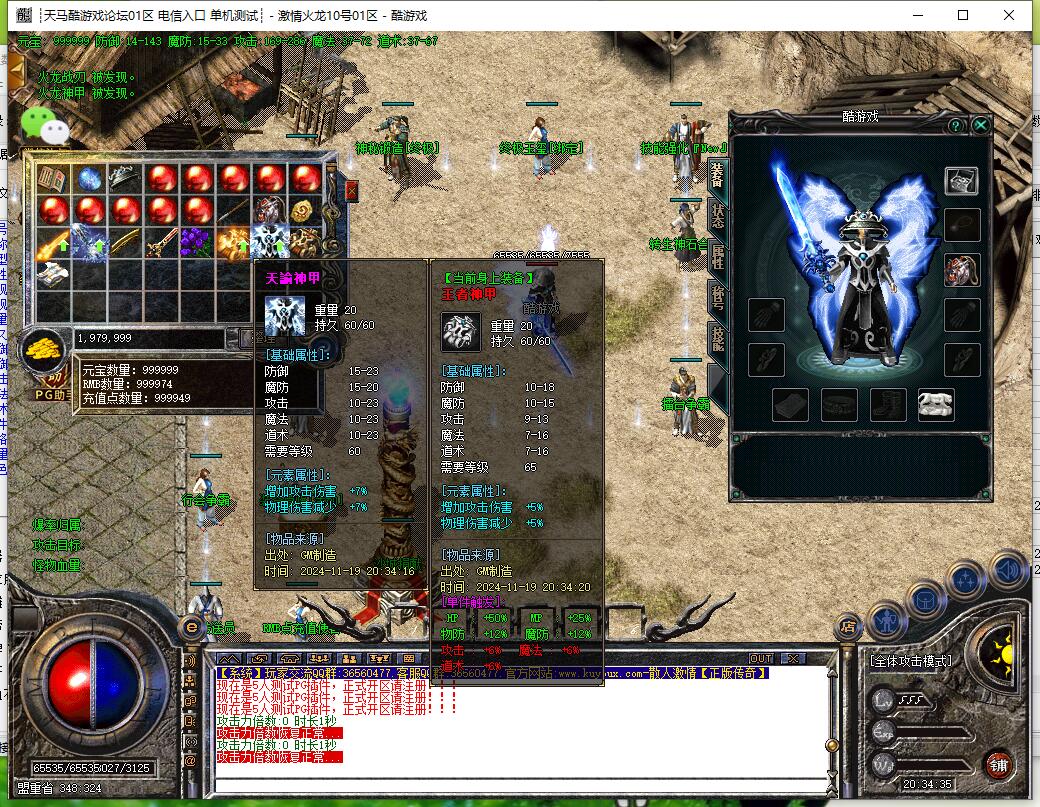Open the help question mark button

tap(956, 125)
